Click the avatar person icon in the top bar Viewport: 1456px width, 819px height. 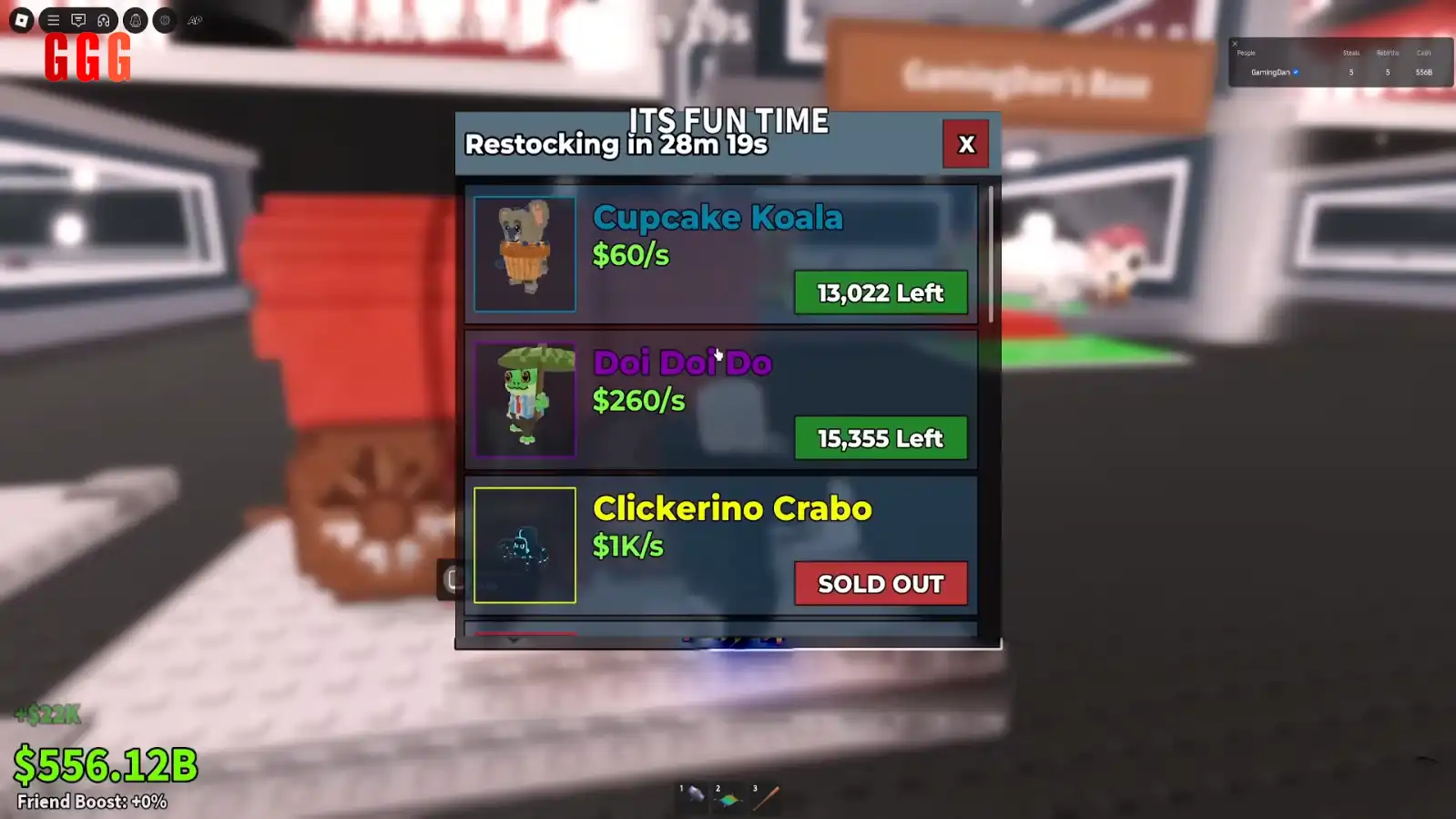coord(136,20)
